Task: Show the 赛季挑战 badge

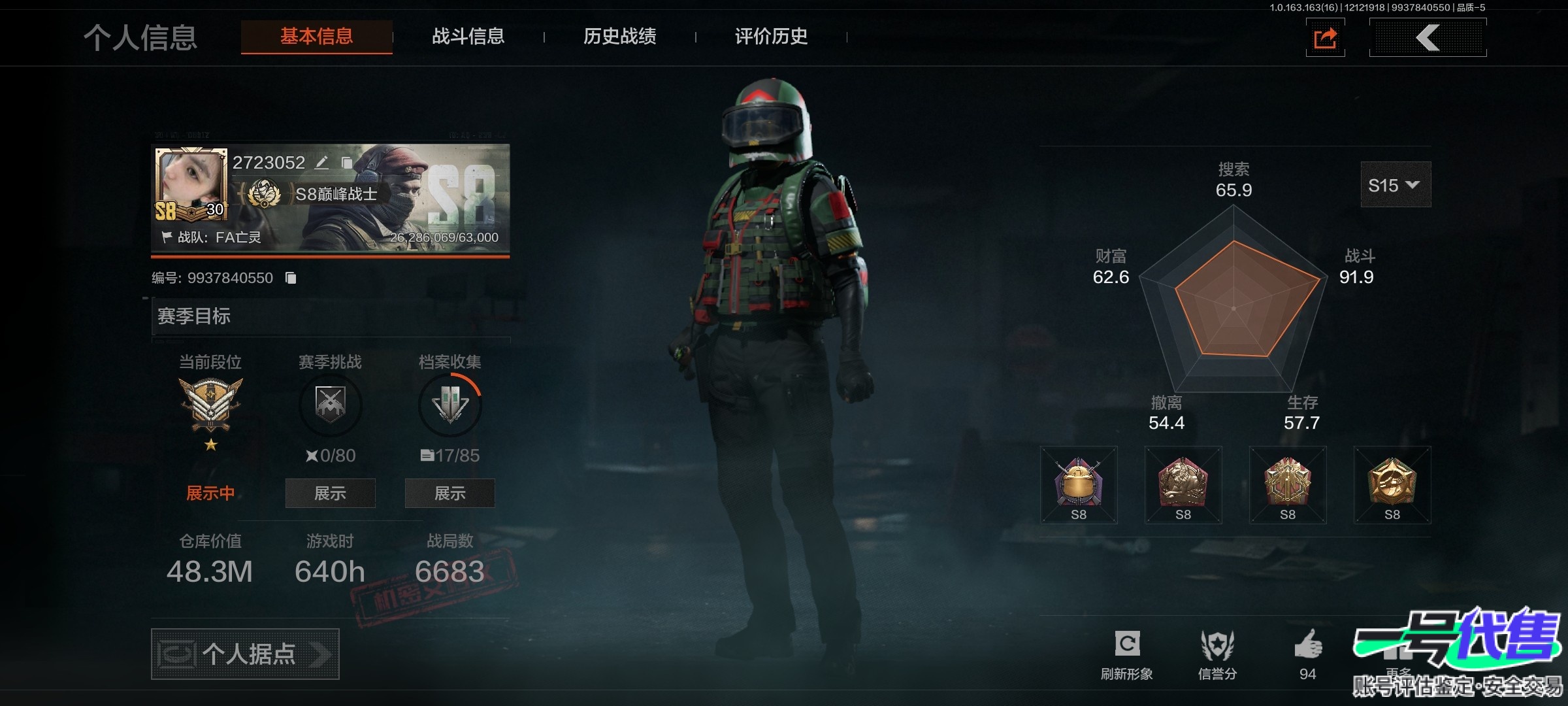Action: [330, 493]
